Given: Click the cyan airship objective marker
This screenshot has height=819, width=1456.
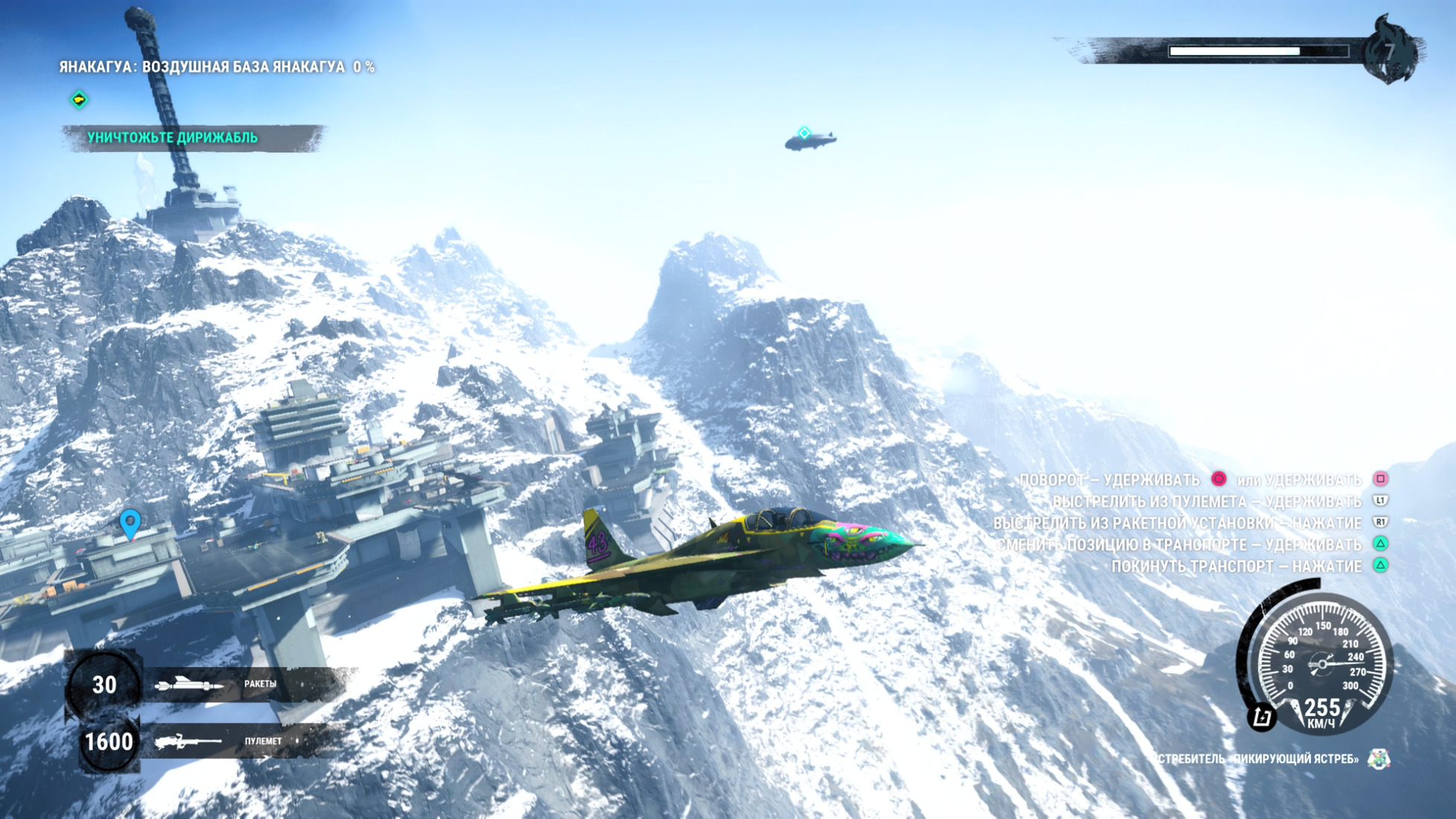Looking at the screenshot, I should [804, 133].
